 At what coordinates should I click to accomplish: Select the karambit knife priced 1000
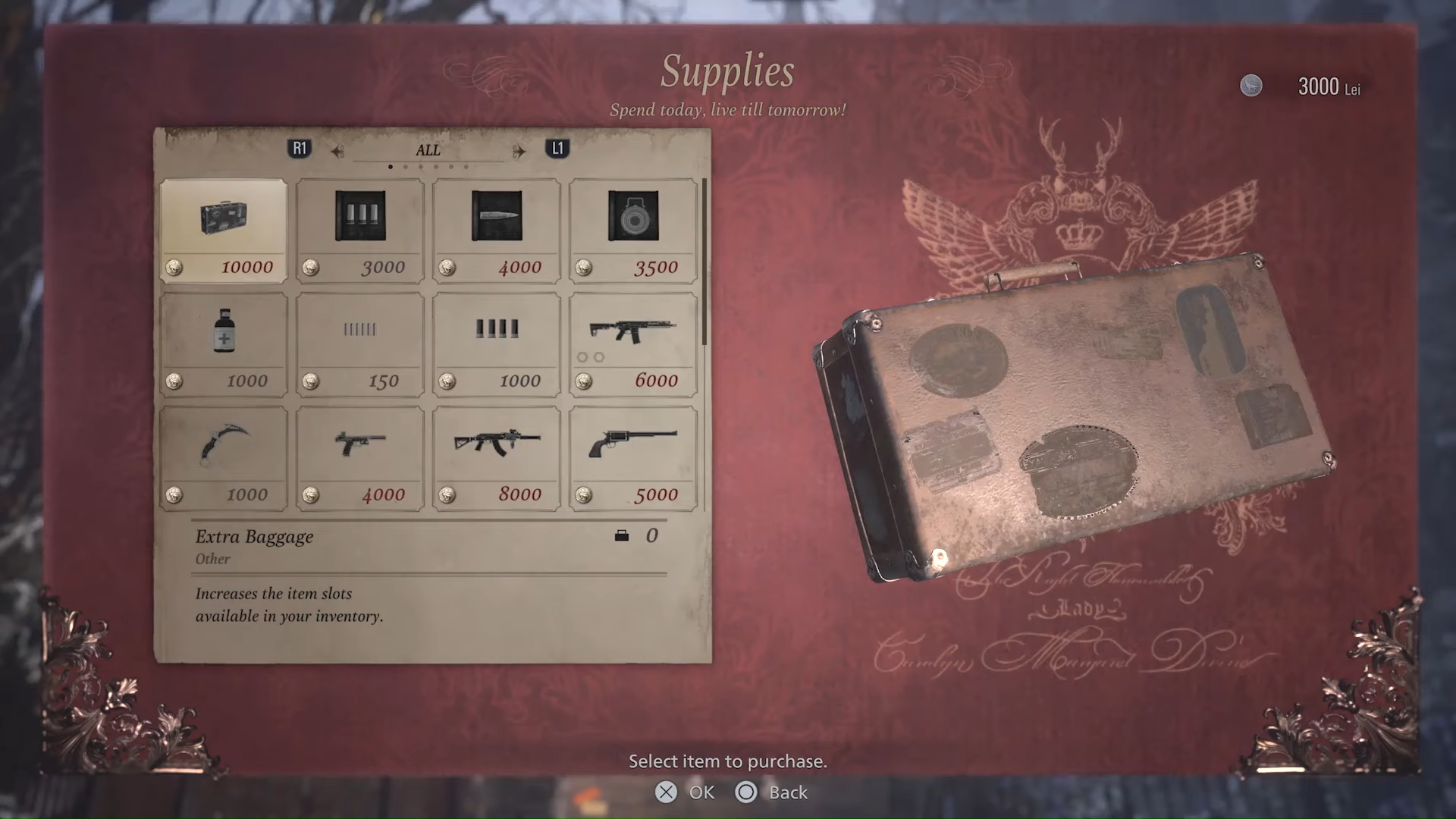point(223,455)
